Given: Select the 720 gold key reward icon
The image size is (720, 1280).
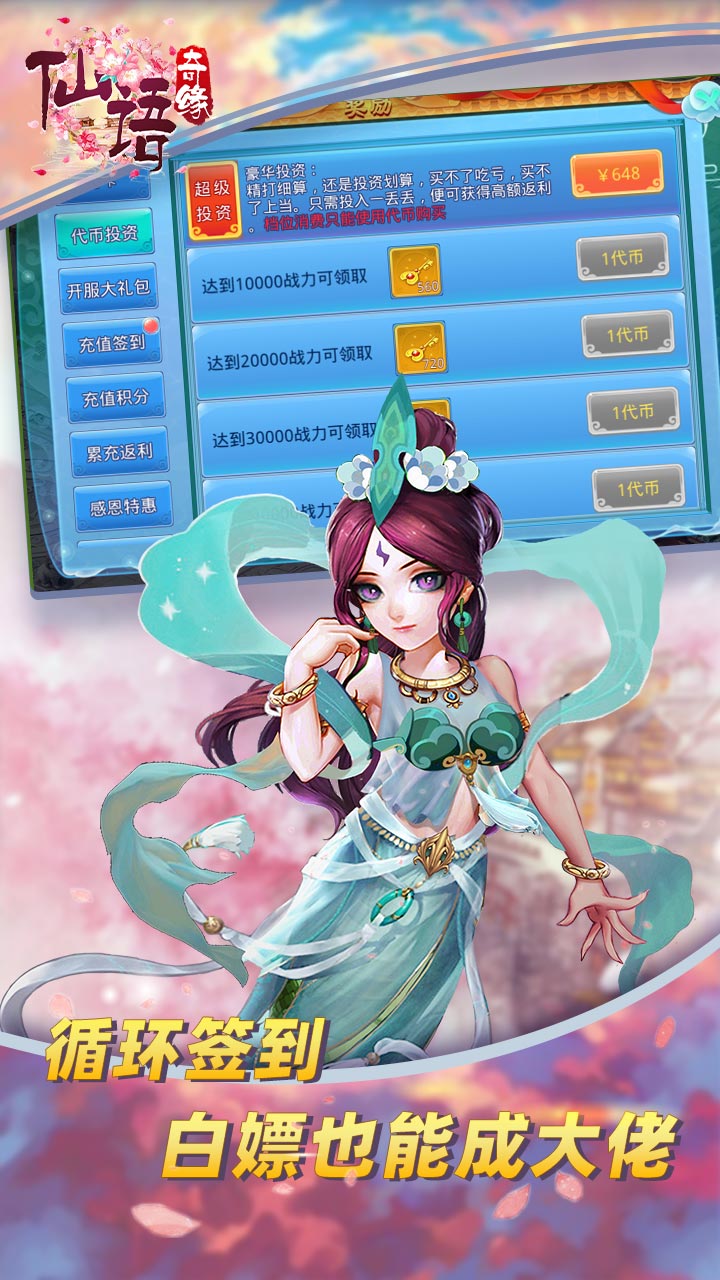Looking at the screenshot, I should 420,347.
